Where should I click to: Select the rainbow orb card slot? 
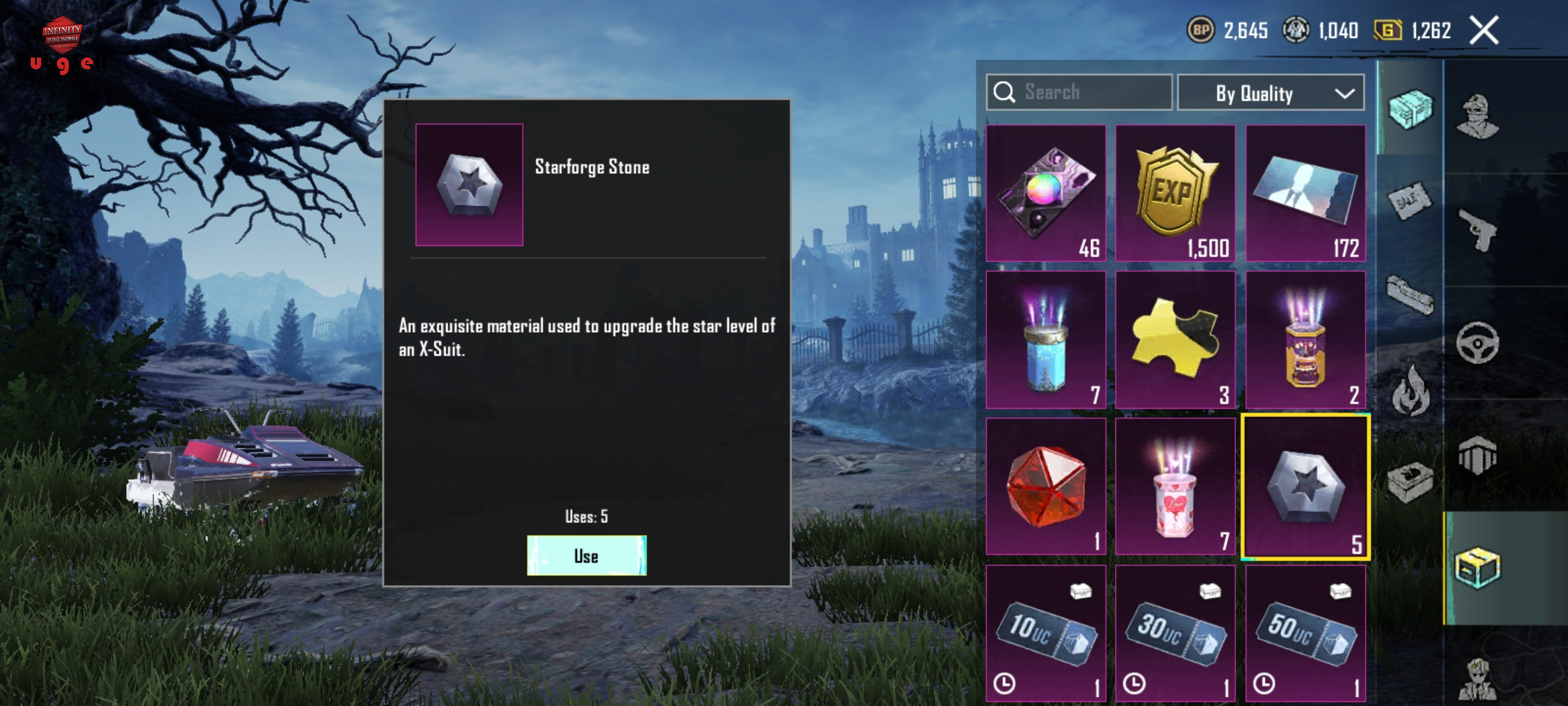click(1045, 193)
